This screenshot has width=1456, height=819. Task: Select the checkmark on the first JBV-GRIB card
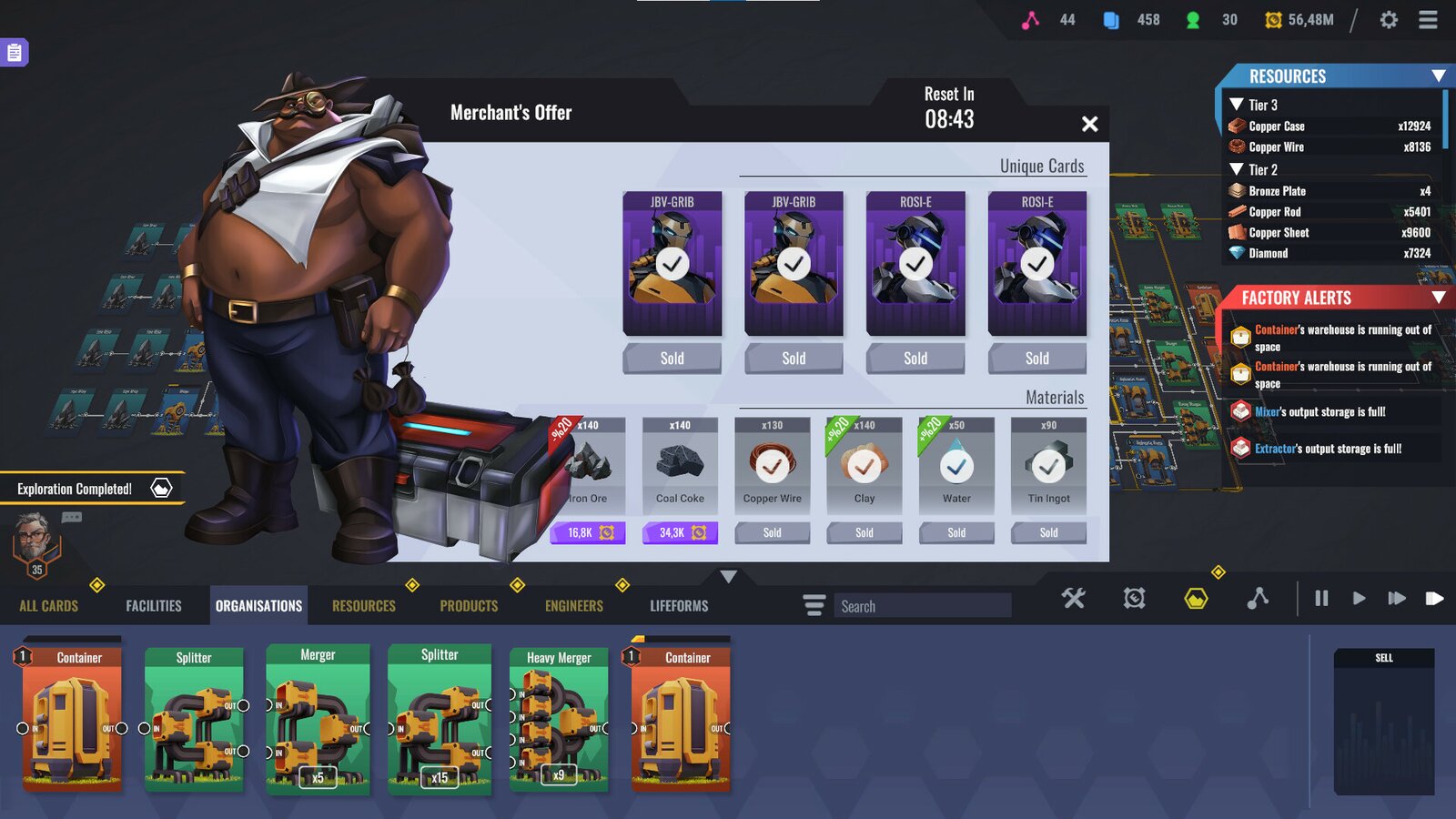[x=672, y=264]
